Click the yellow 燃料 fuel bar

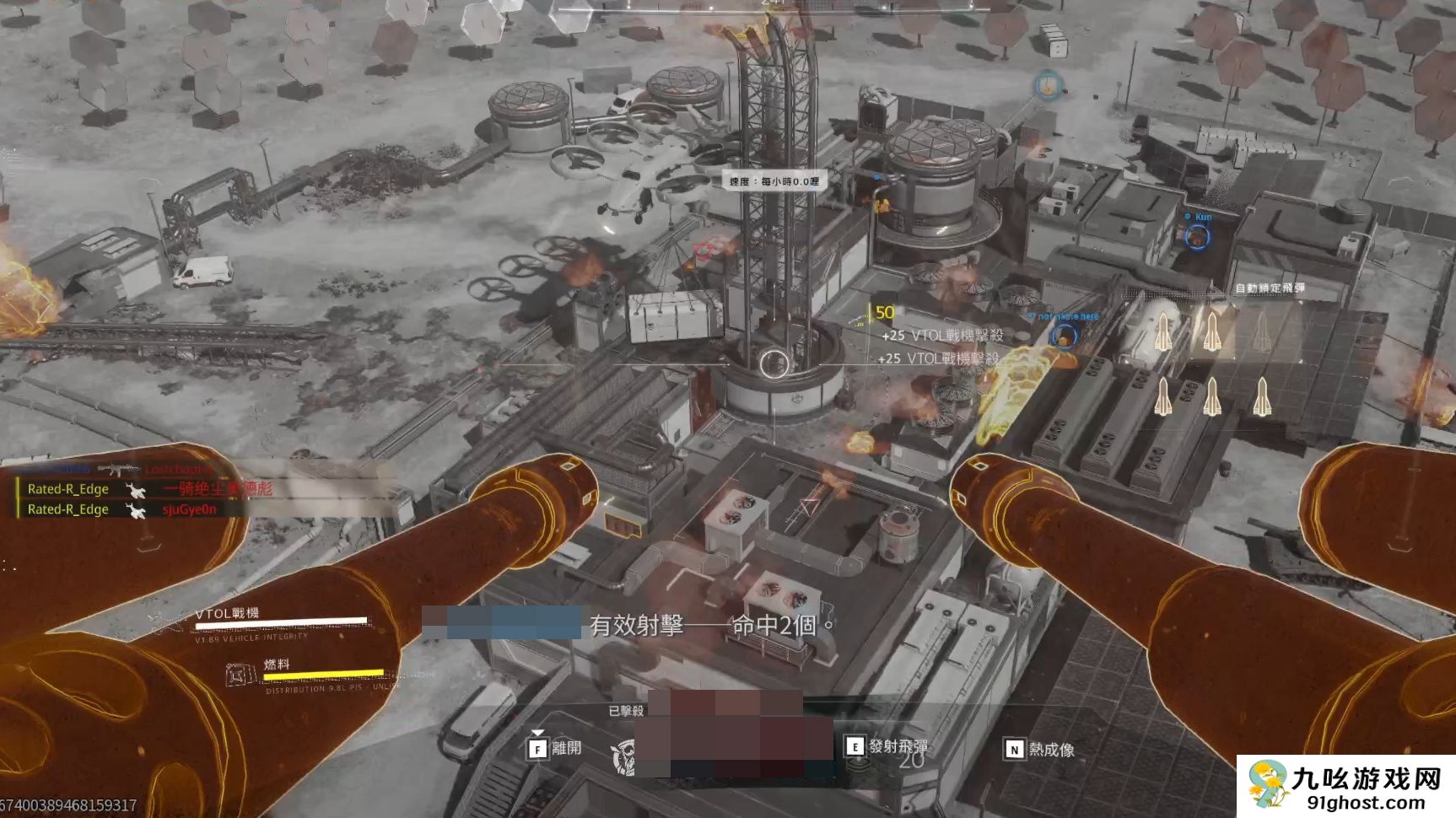pyautogui.click(x=323, y=672)
